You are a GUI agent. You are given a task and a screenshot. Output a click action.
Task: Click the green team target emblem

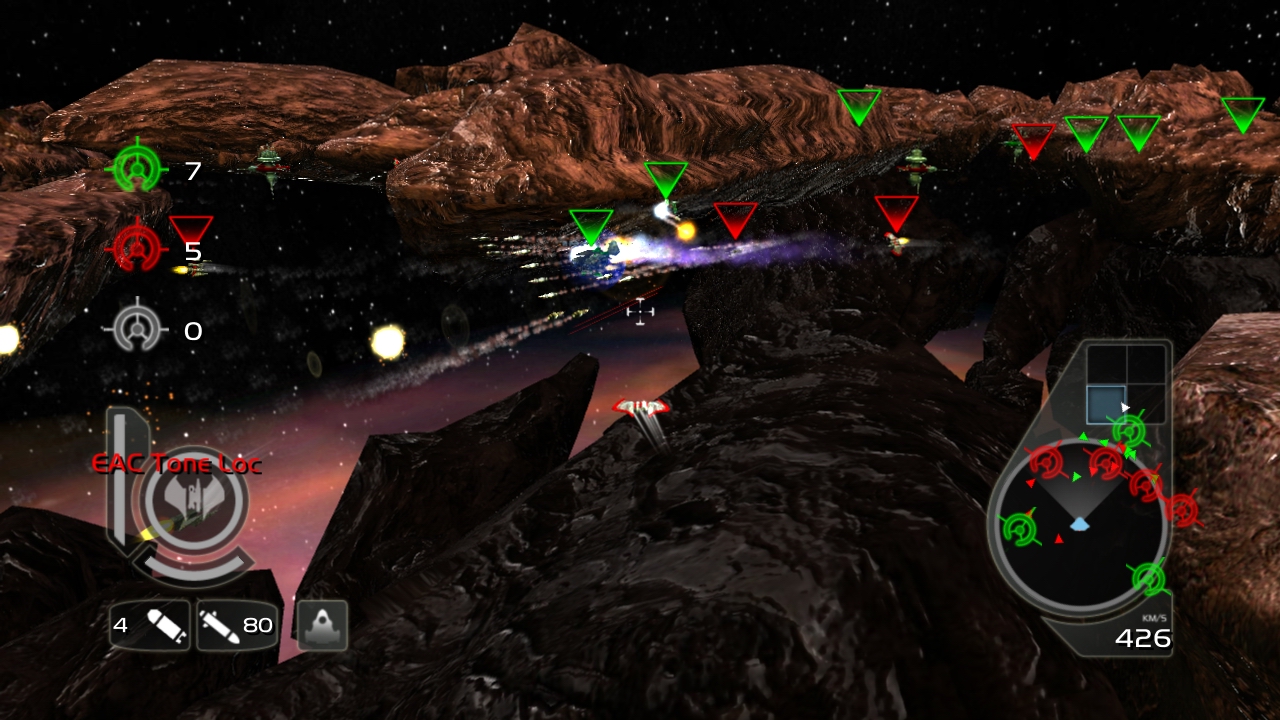[139, 168]
